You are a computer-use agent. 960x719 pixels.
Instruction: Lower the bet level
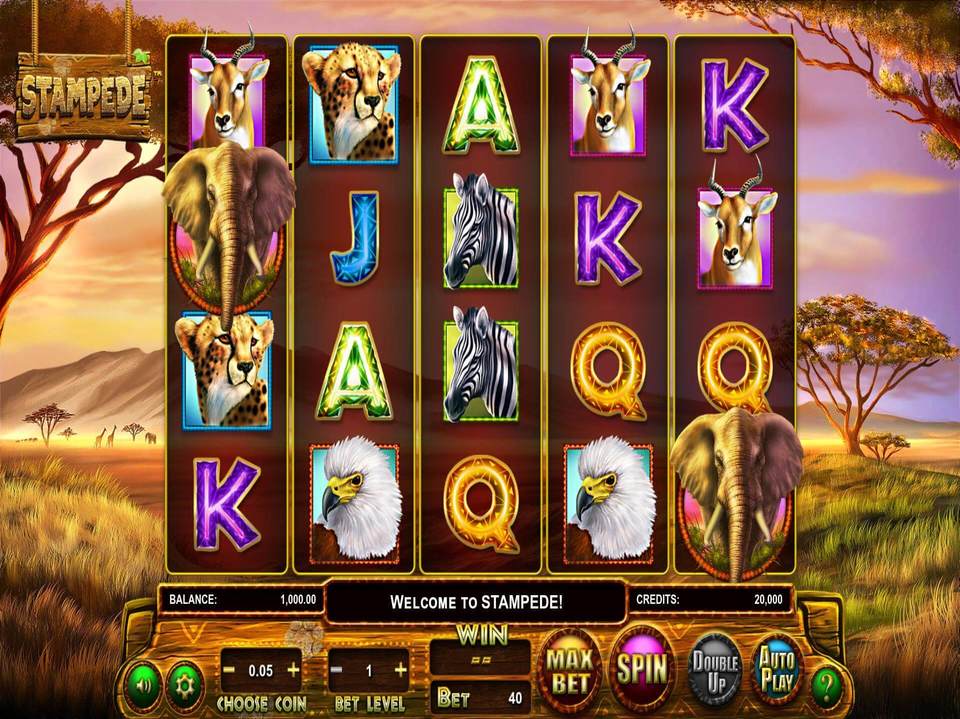[x=338, y=669]
